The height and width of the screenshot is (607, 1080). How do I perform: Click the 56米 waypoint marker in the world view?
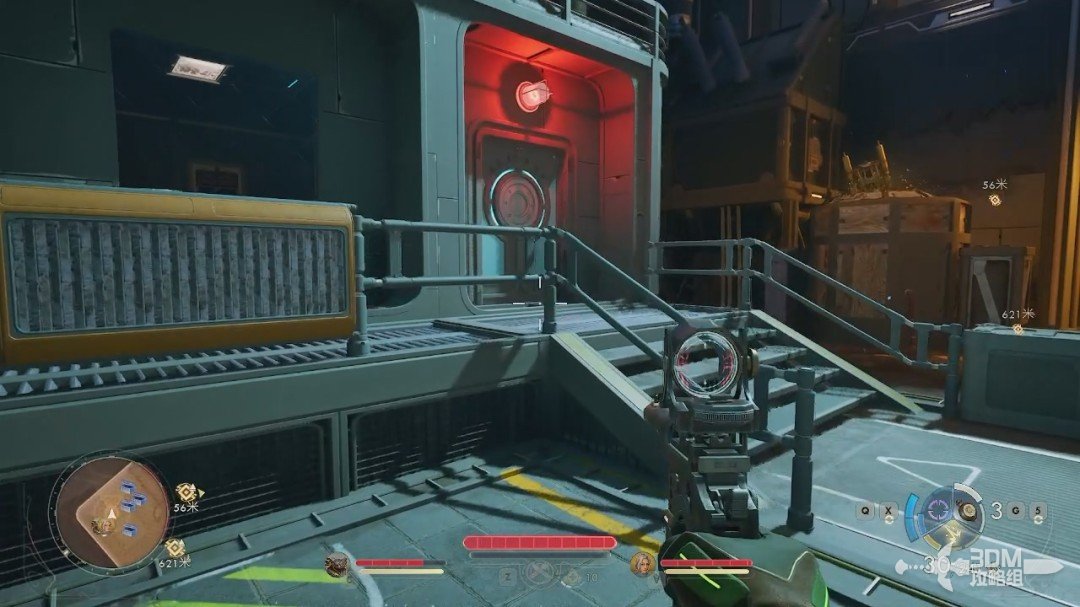click(995, 200)
